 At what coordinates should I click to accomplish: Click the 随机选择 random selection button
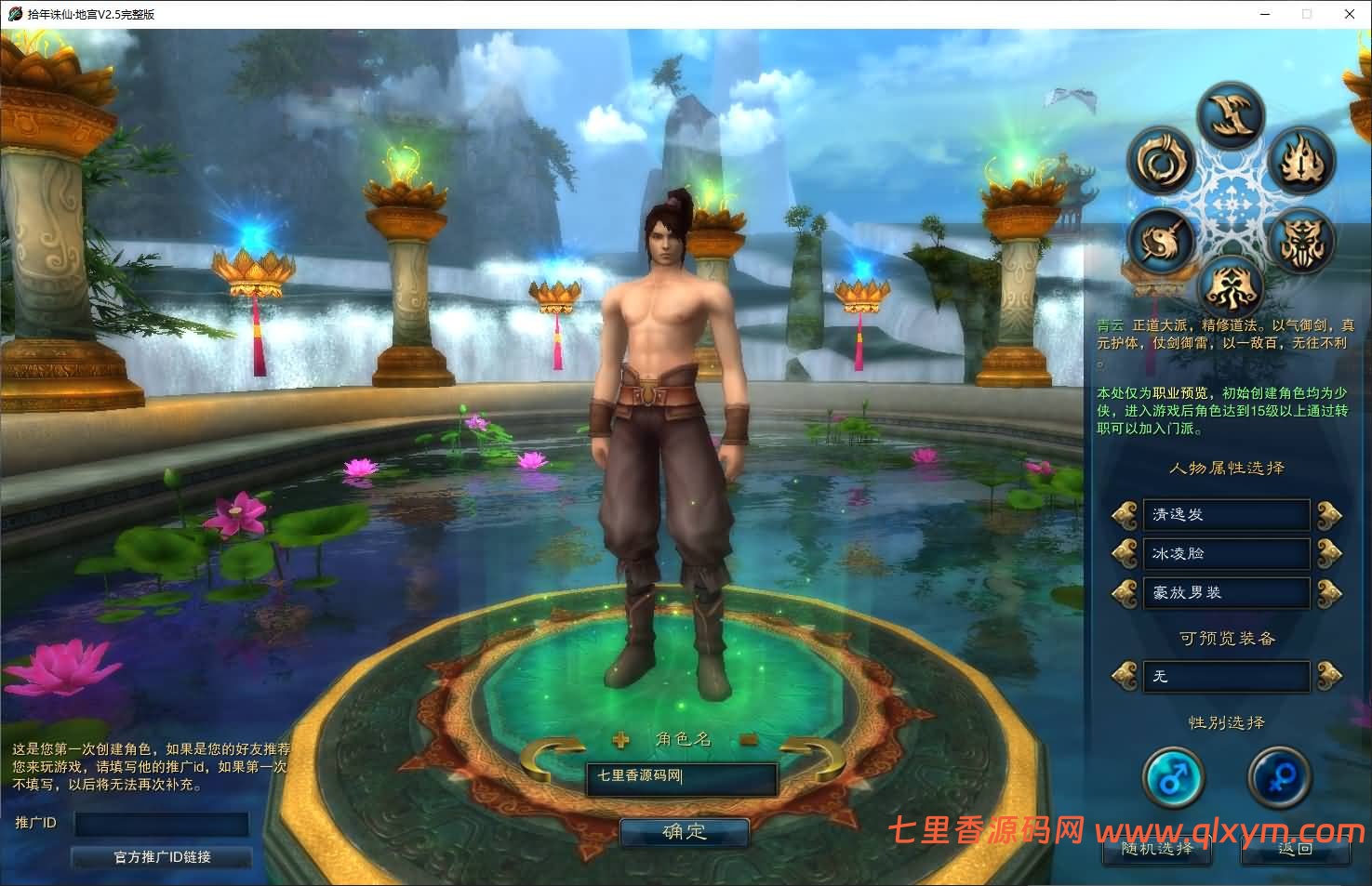point(1156,851)
